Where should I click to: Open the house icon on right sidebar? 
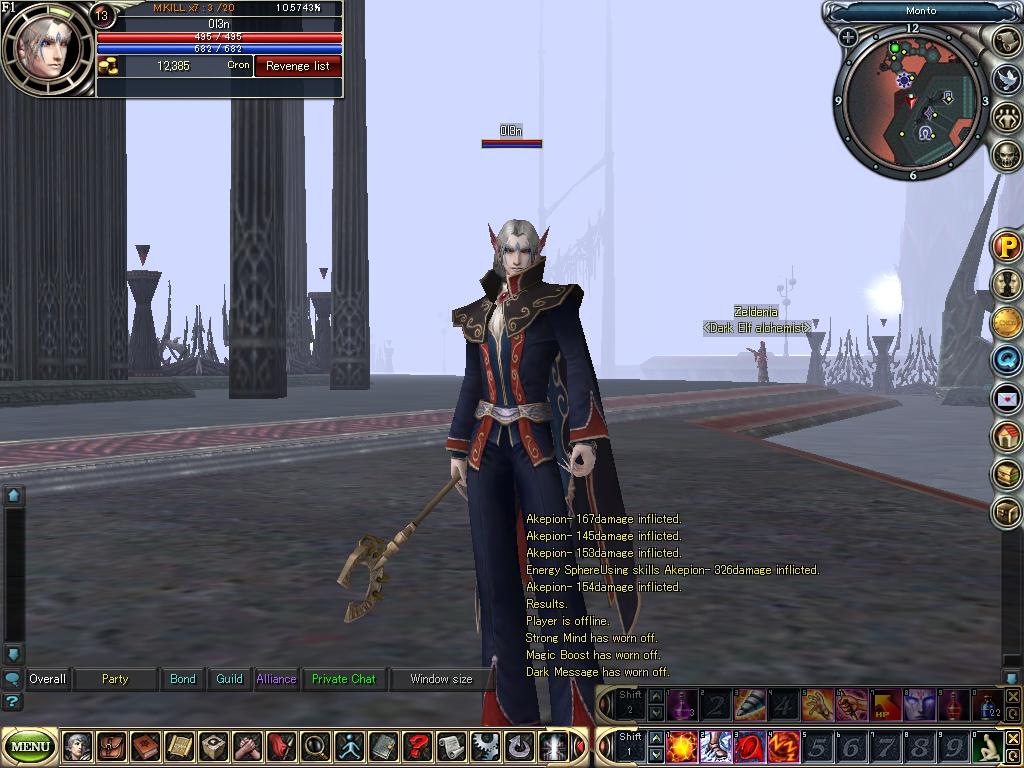1006,436
